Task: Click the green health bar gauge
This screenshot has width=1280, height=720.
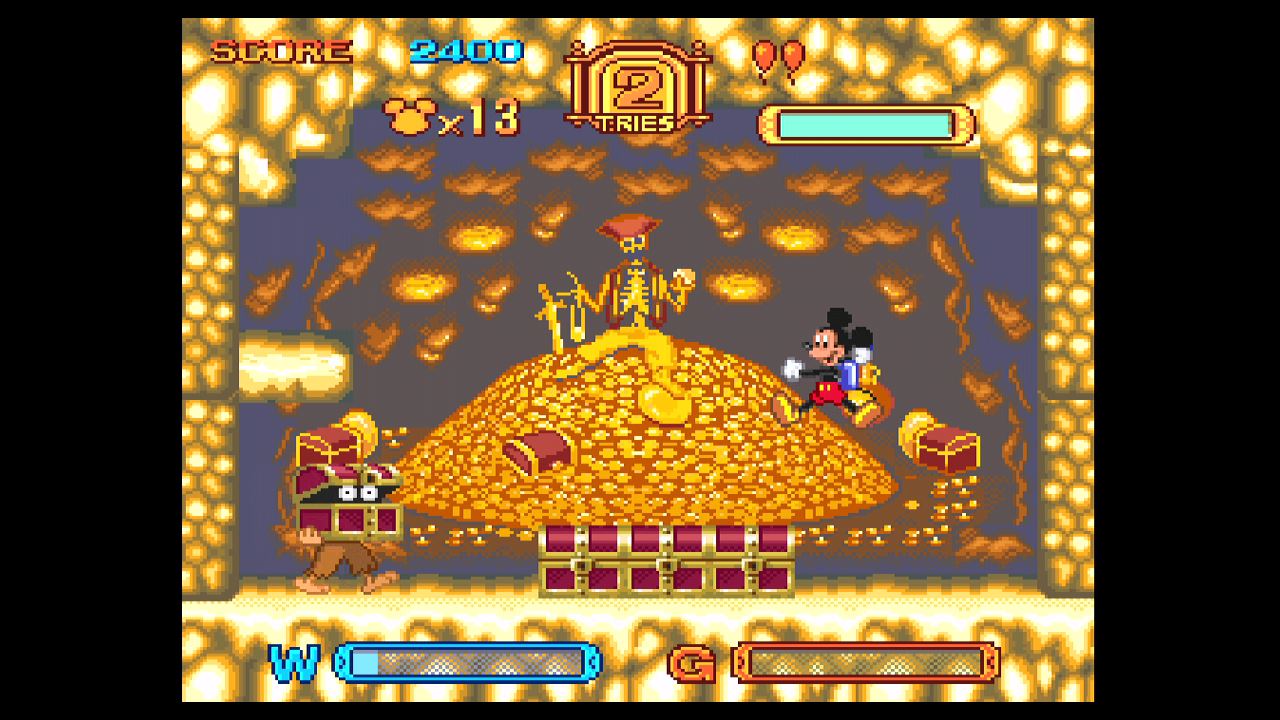Action: pyautogui.click(x=865, y=122)
